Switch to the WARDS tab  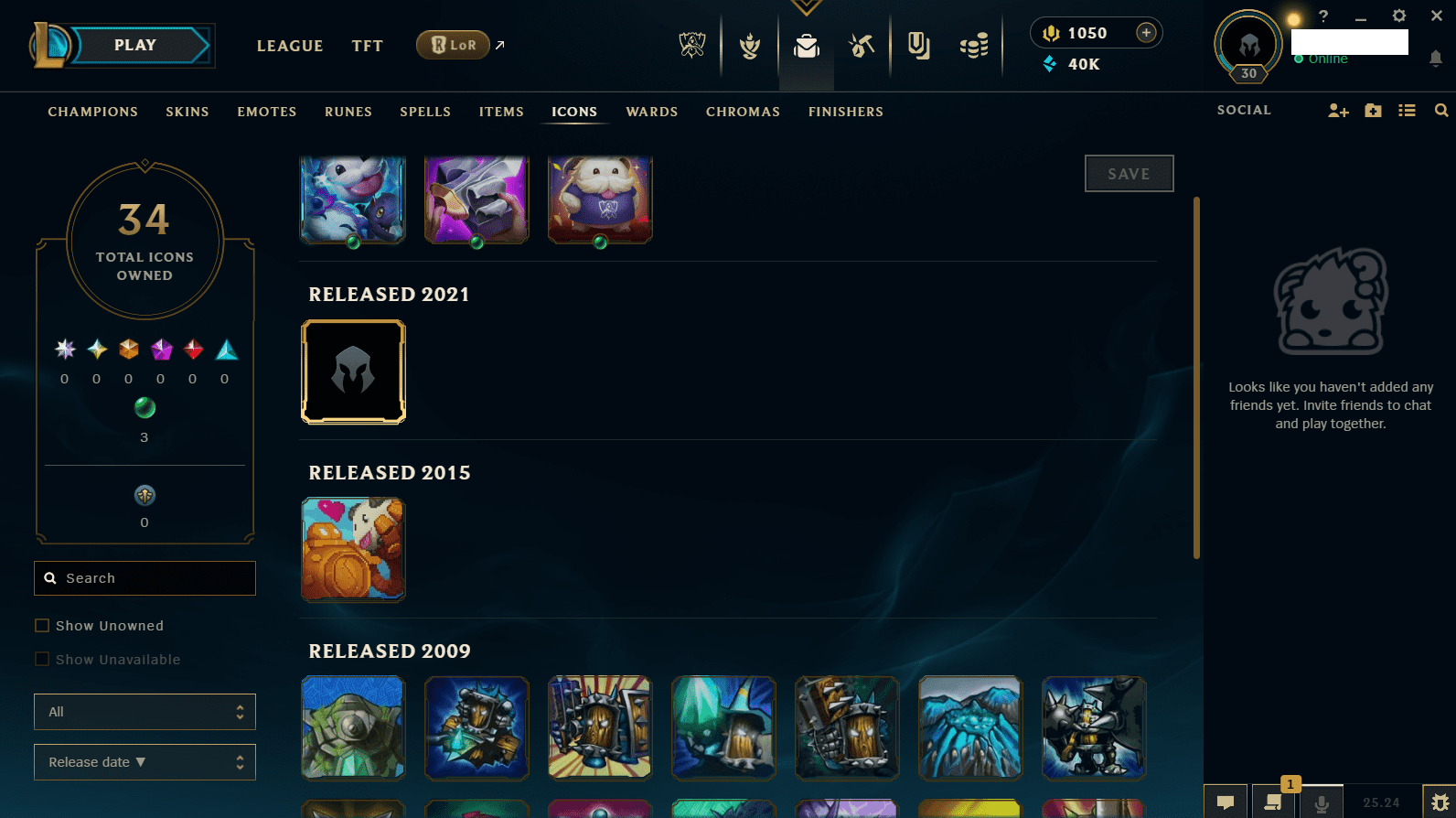651,111
